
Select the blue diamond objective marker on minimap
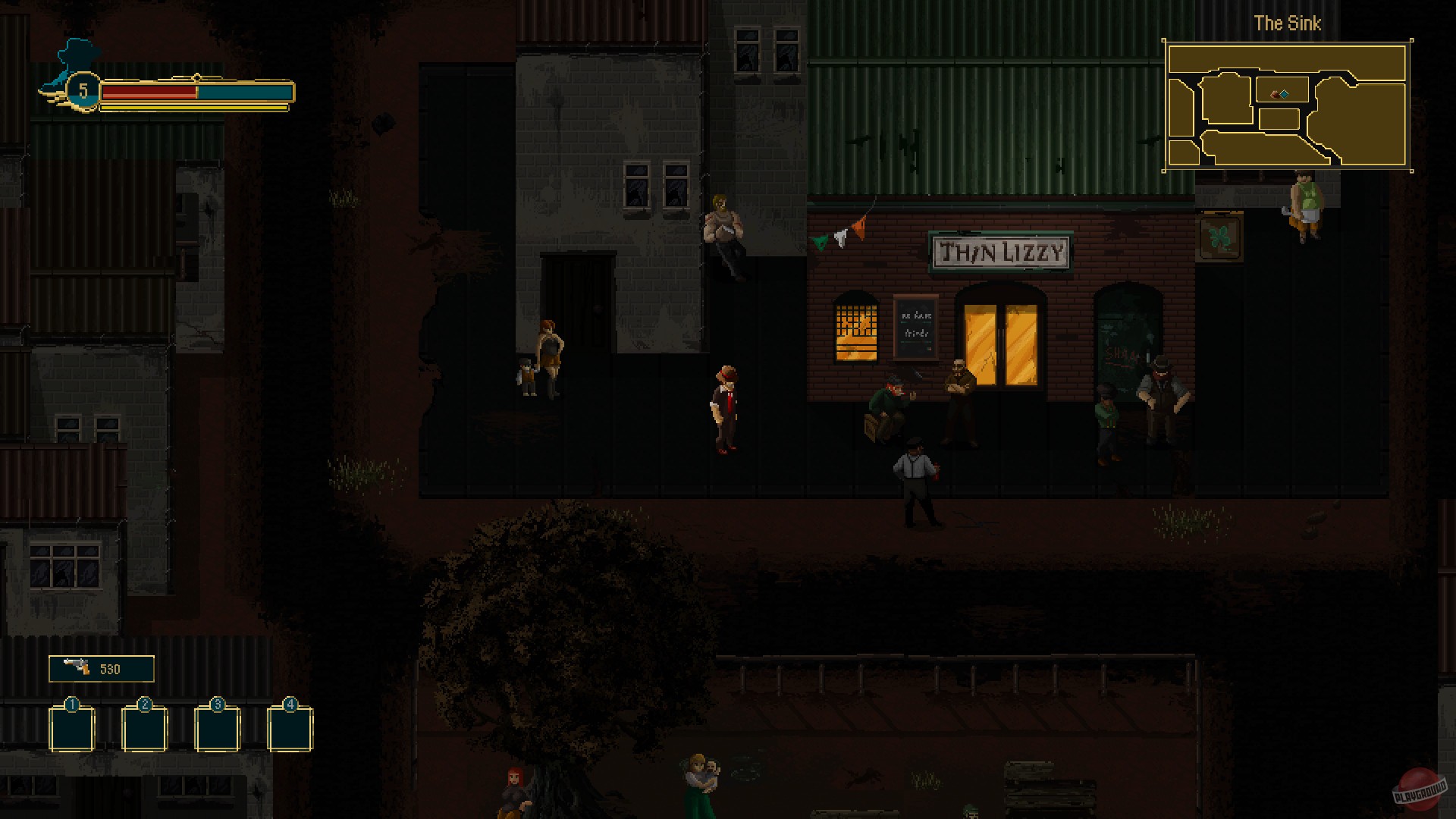click(1285, 93)
